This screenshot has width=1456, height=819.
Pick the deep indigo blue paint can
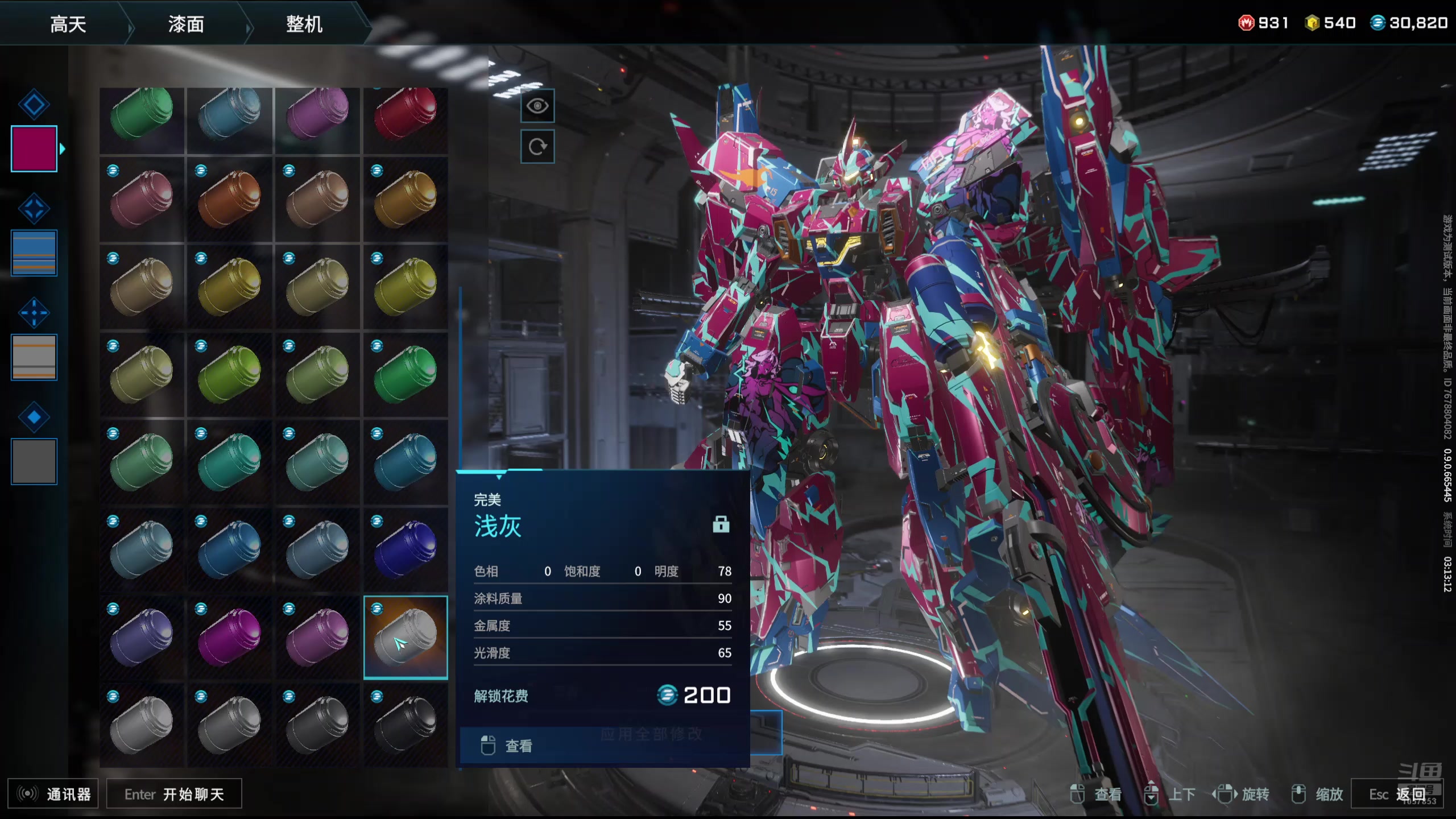pyautogui.click(x=406, y=549)
